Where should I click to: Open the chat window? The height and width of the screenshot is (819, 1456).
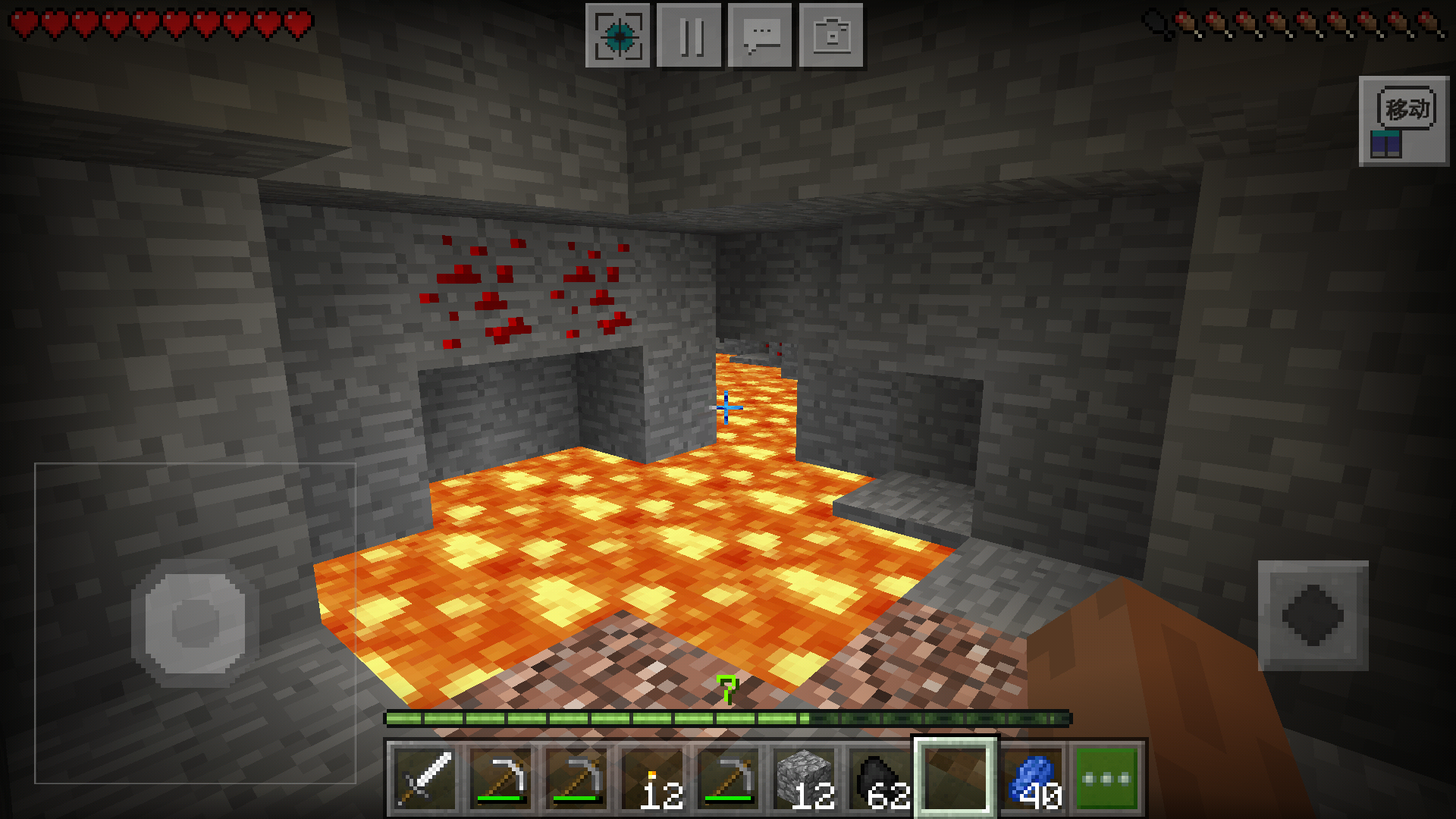click(x=760, y=36)
